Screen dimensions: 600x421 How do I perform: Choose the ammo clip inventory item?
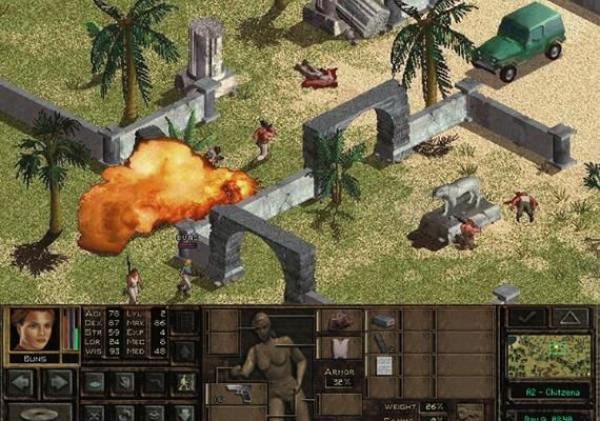pos(383,320)
